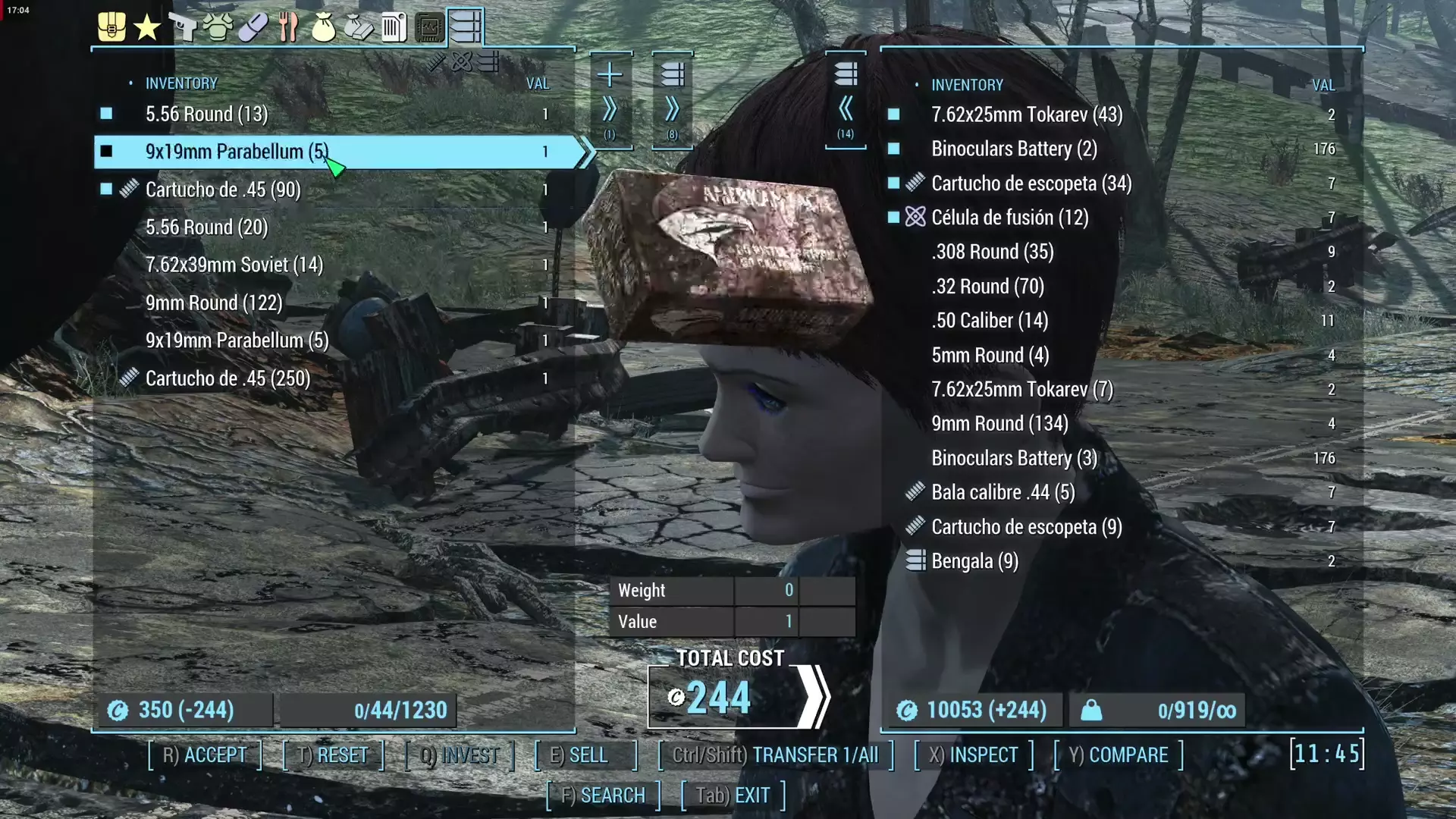Select .50 Caliber (14) in vendor list
Viewport: 1456px width, 819px height.
click(990, 321)
